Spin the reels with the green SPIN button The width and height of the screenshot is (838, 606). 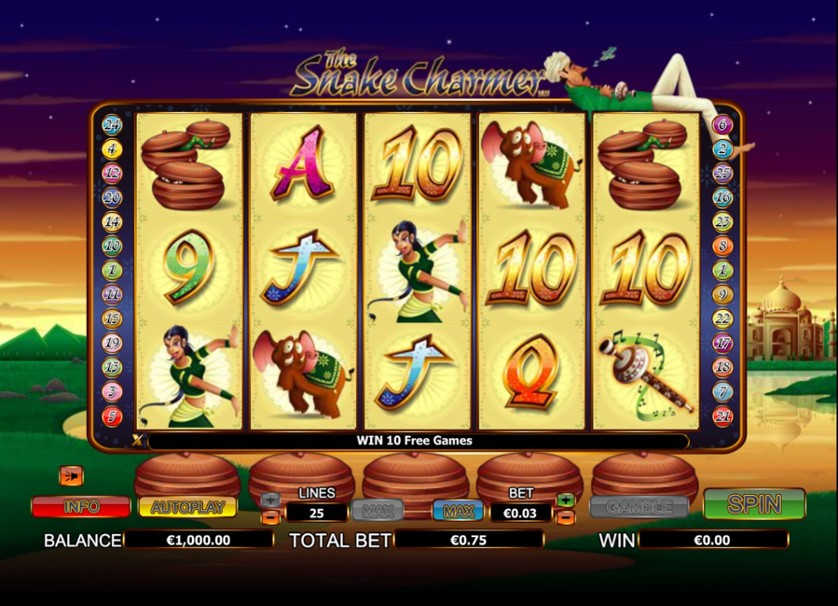coord(754,504)
